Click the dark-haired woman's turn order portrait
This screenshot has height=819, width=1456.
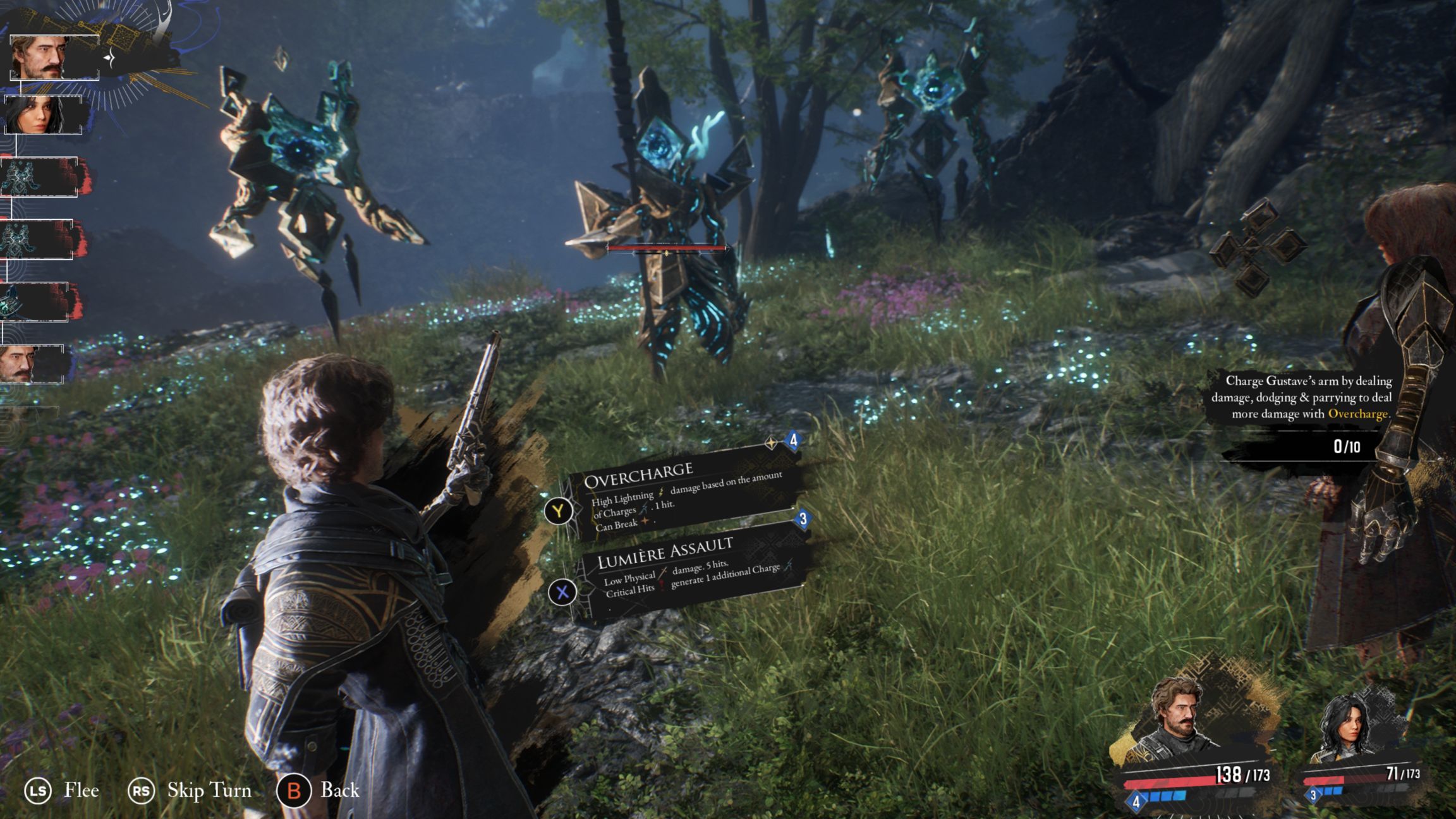43,114
